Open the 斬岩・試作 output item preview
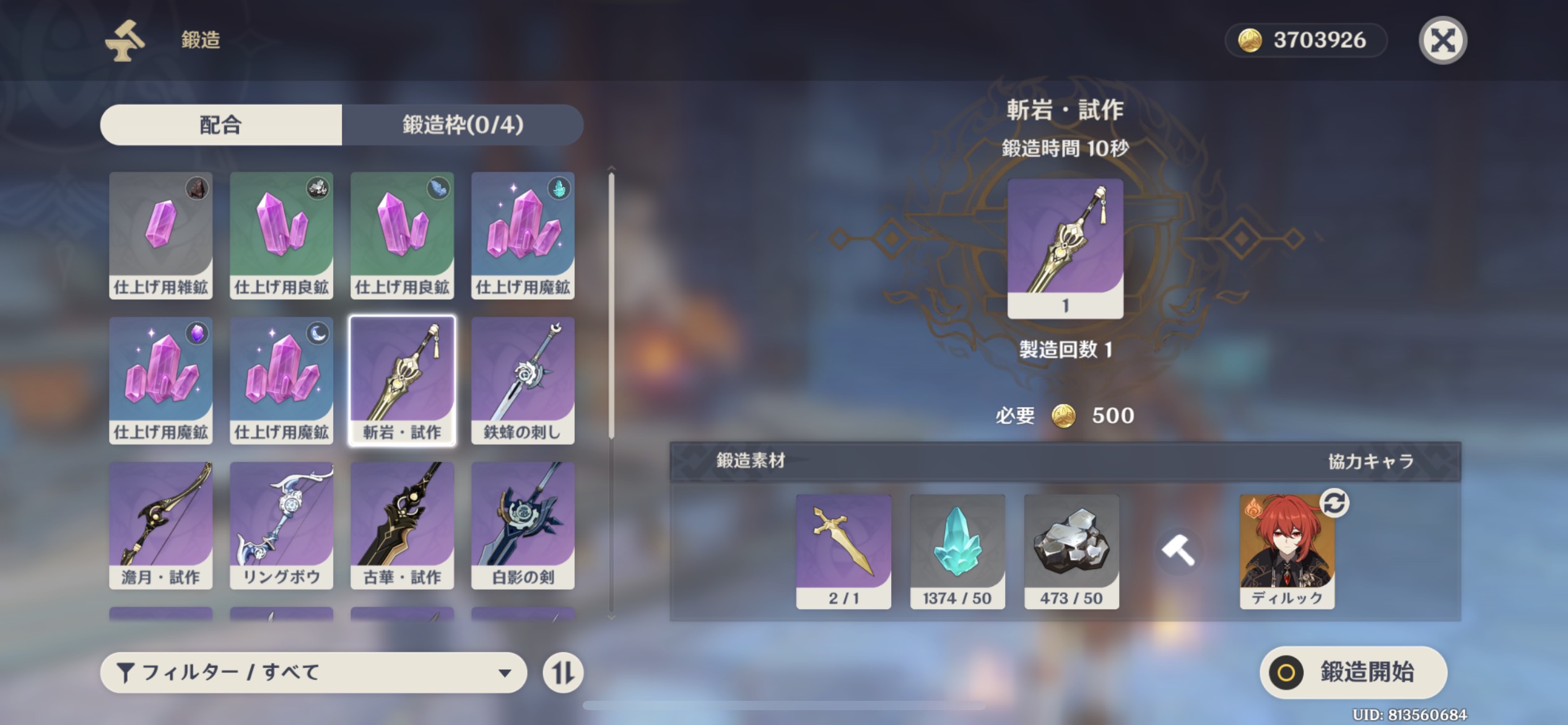Image resolution: width=1568 pixels, height=725 pixels. [1065, 248]
